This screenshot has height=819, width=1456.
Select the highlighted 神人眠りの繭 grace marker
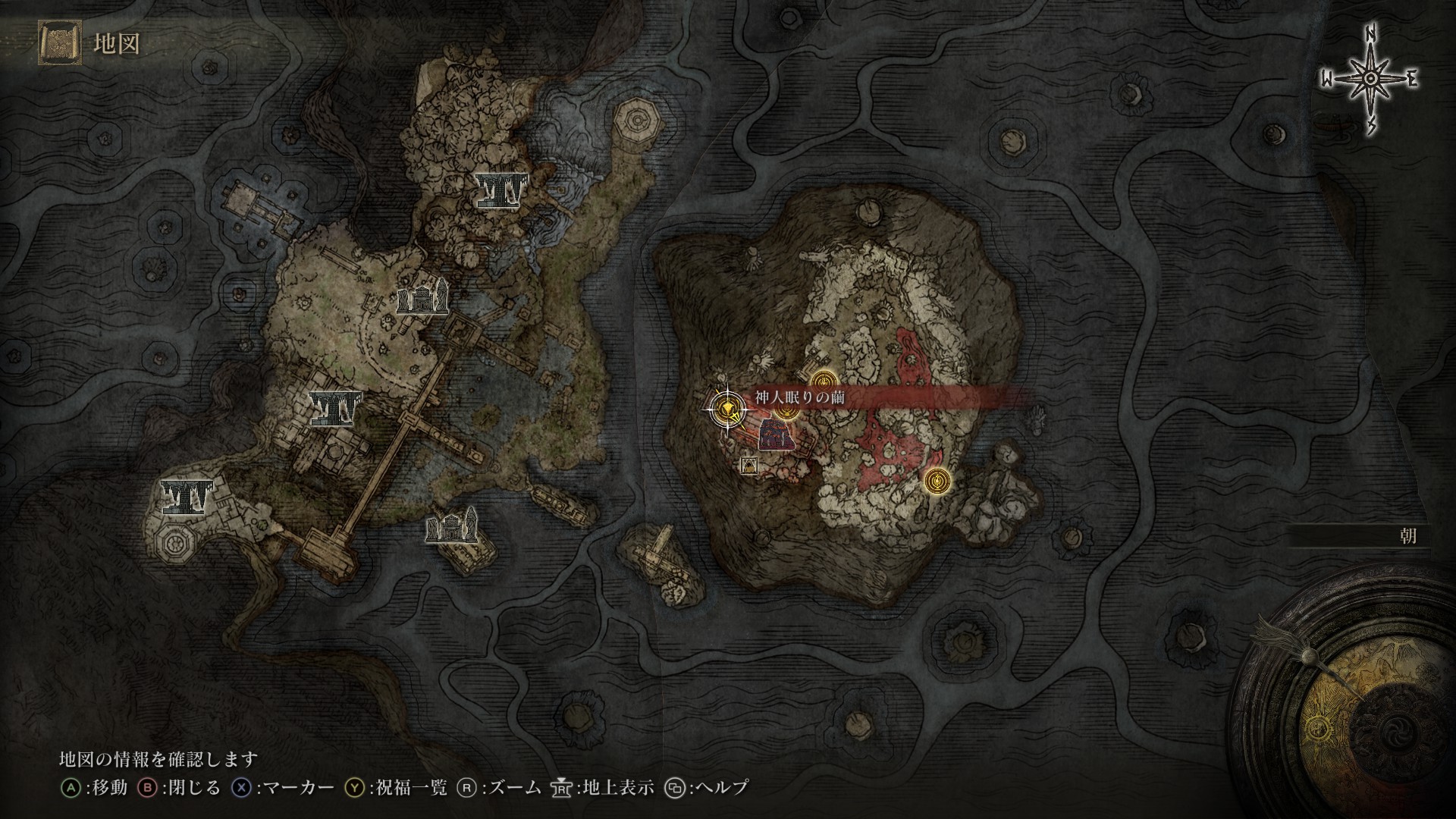point(727,409)
